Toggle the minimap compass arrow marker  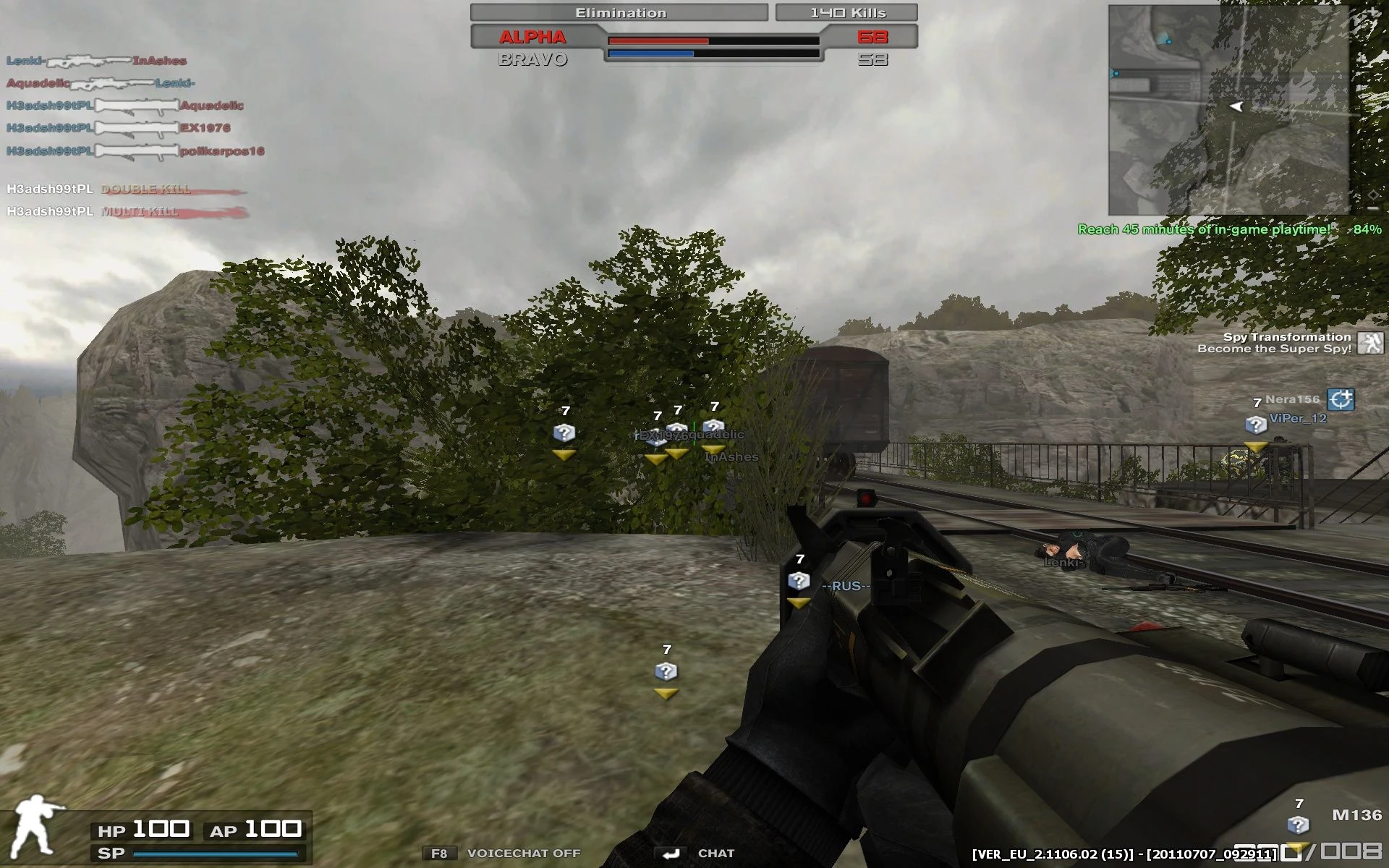1236,109
